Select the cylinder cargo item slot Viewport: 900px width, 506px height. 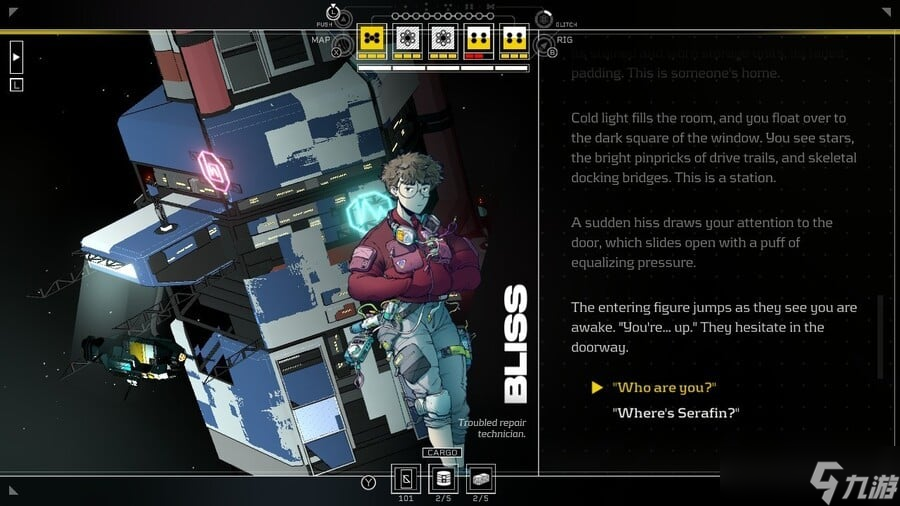(x=442, y=480)
